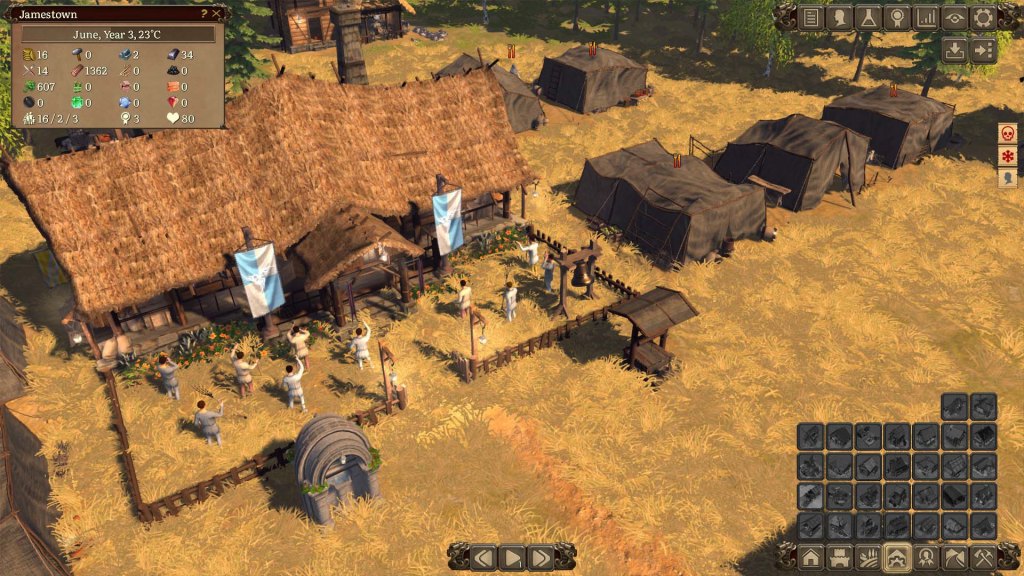The width and height of the screenshot is (1024, 576).
Task: Click the save download-tray button
Action: [x=955, y=49]
